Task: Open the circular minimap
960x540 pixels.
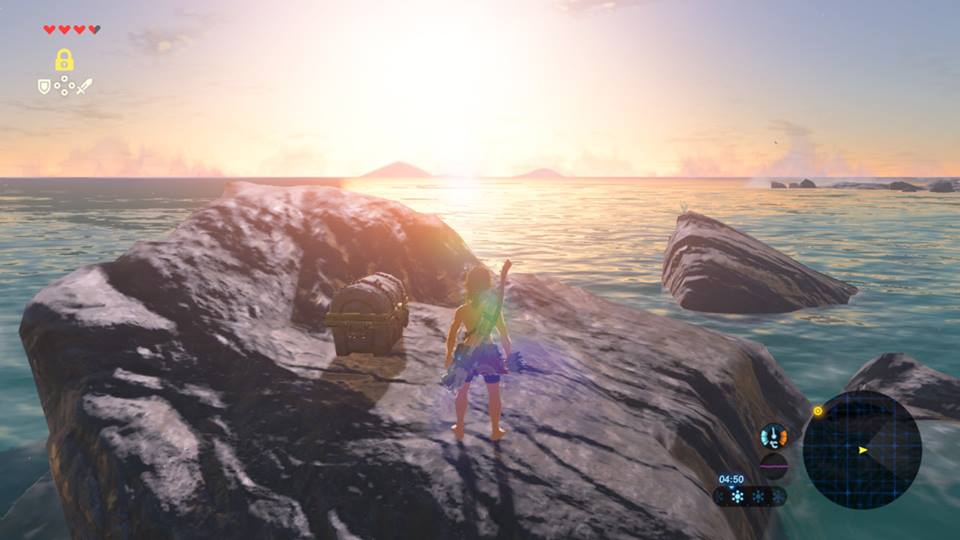Action: 861,450
